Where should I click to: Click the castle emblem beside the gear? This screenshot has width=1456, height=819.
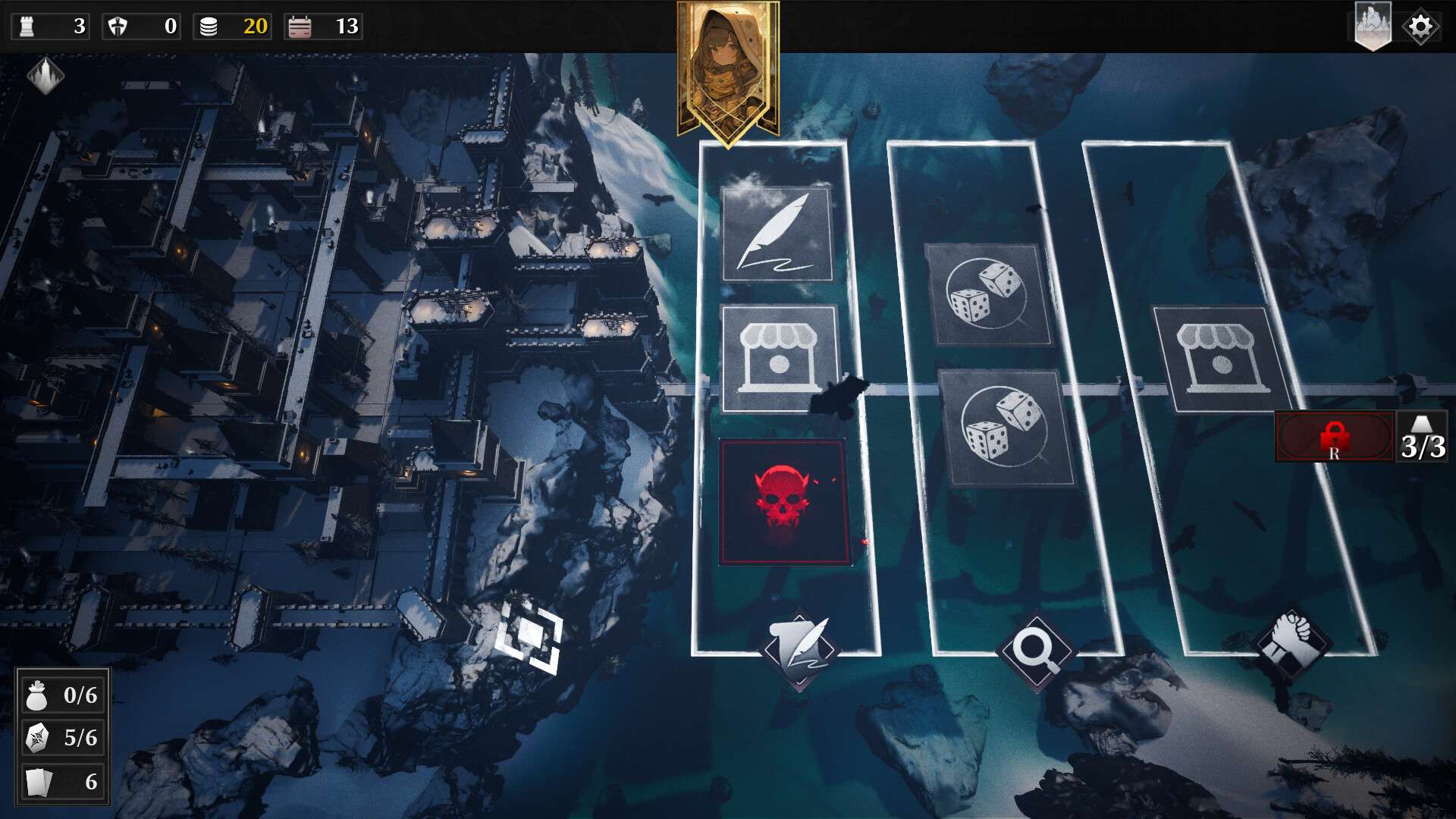[x=1373, y=27]
